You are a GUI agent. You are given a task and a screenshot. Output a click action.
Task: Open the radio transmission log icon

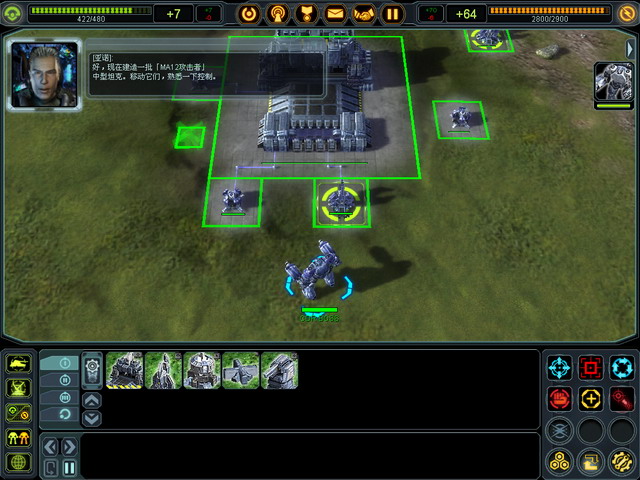(277, 14)
